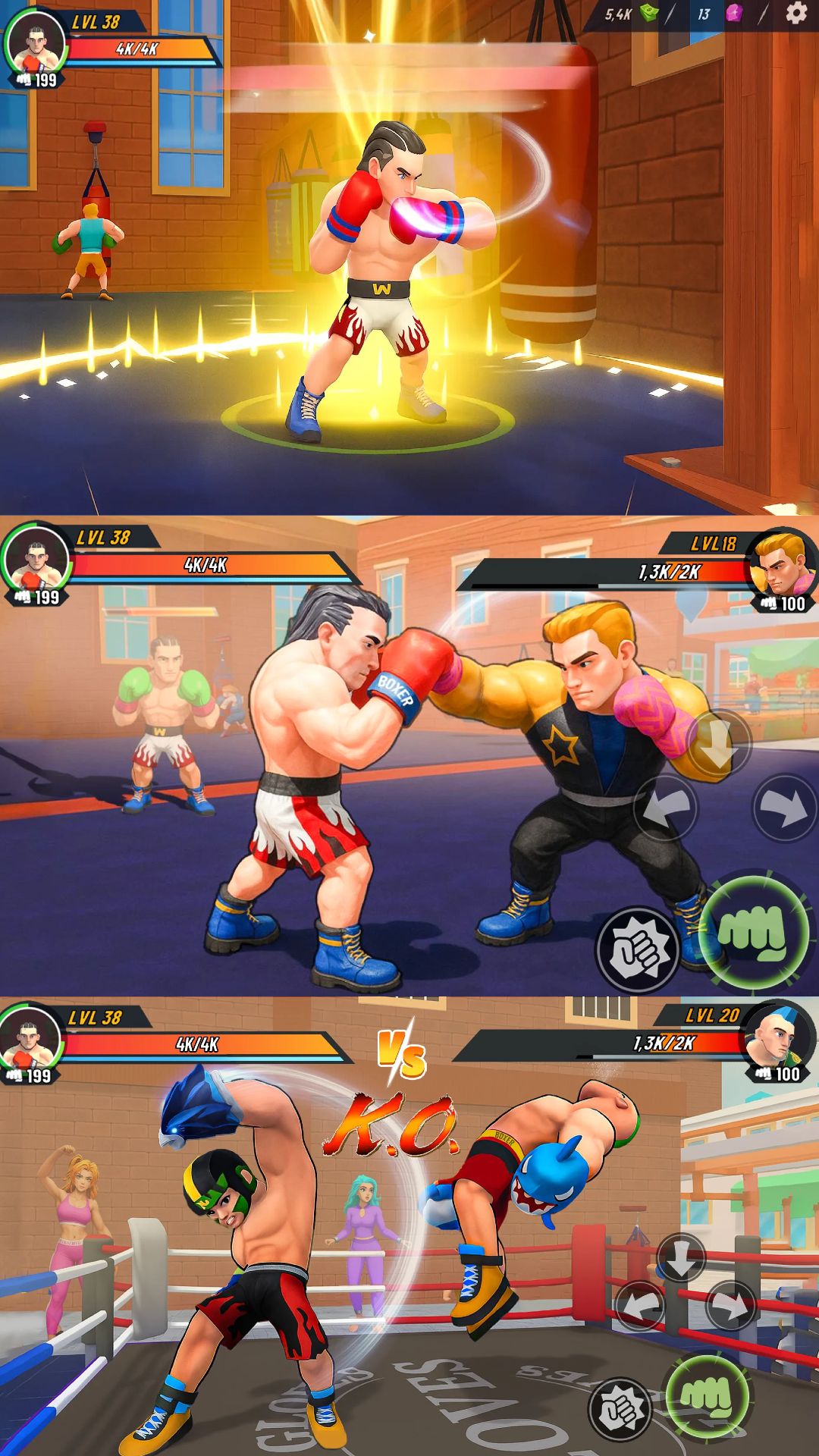This screenshot has height=1456, width=819.
Task: Open the settings gear menu
Action: [795, 13]
